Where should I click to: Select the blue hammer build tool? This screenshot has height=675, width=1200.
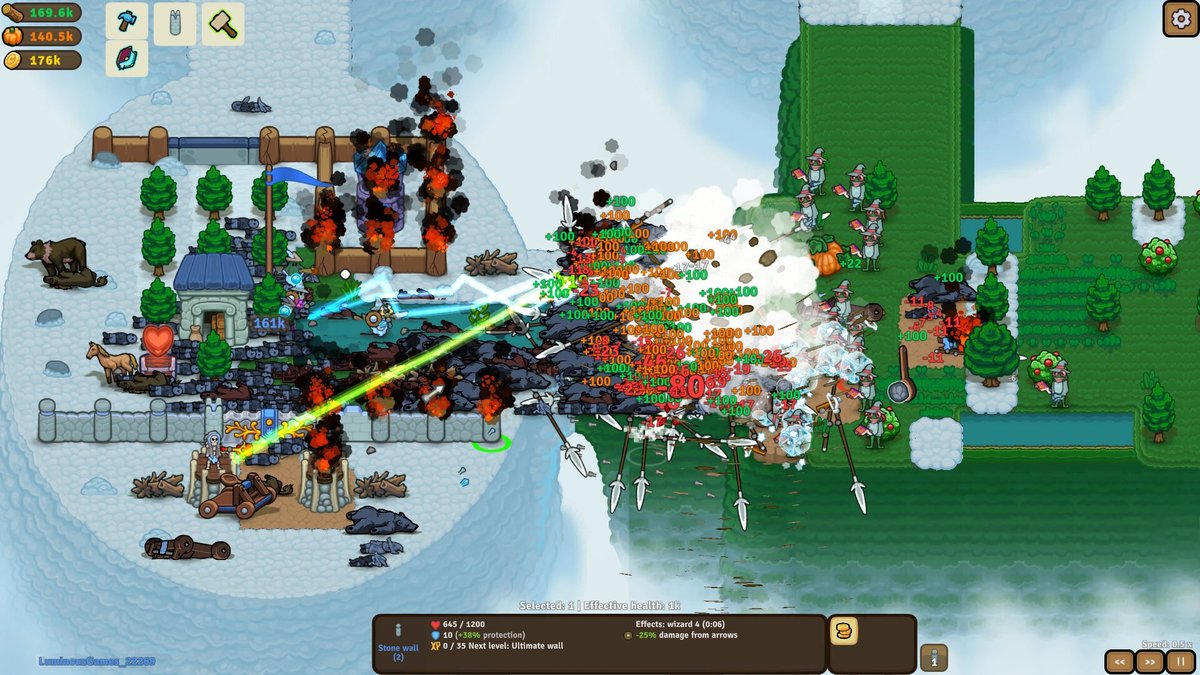(x=127, y=23)
